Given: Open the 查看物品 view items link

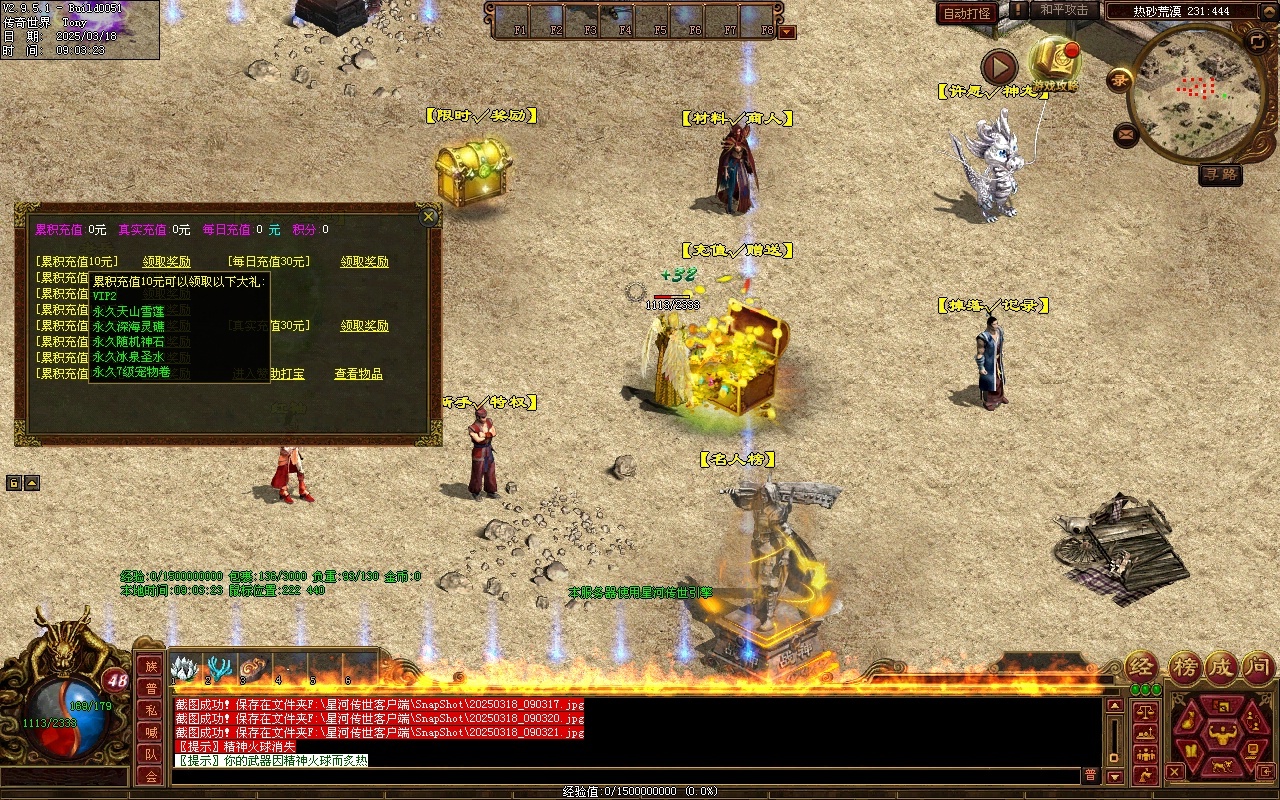Looking at the screenshot, I should [358, 374].
